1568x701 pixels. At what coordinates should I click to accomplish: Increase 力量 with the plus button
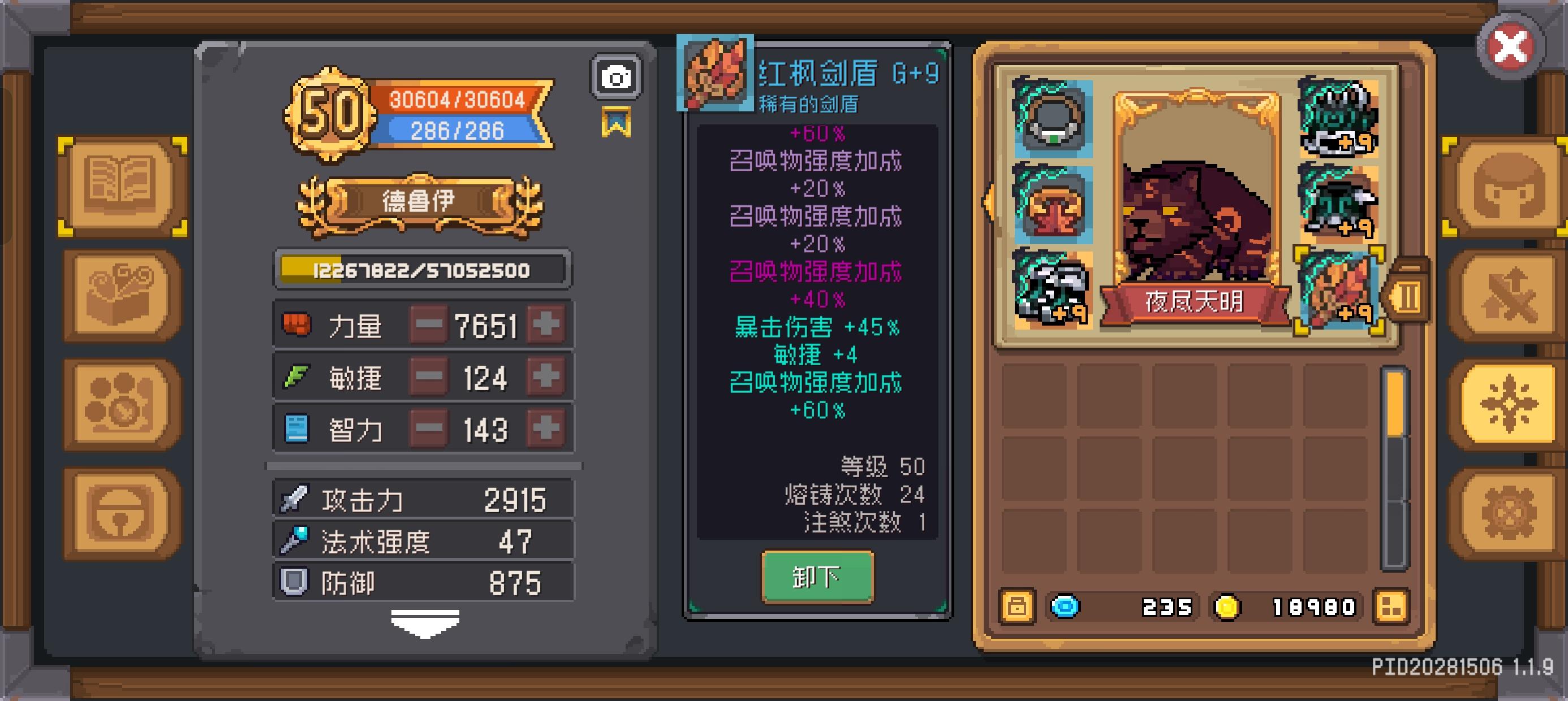tap(546, 326)
